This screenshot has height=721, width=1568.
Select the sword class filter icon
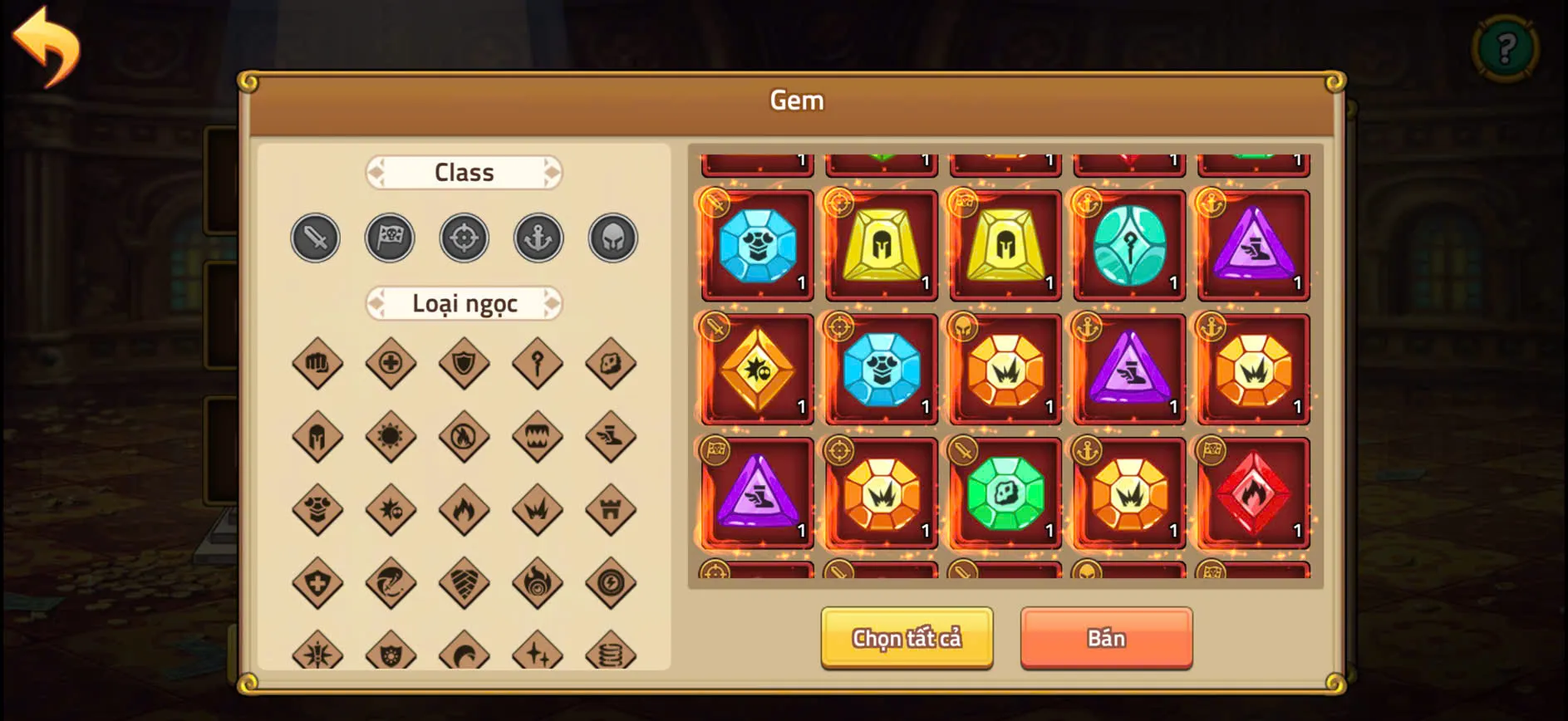315,238
